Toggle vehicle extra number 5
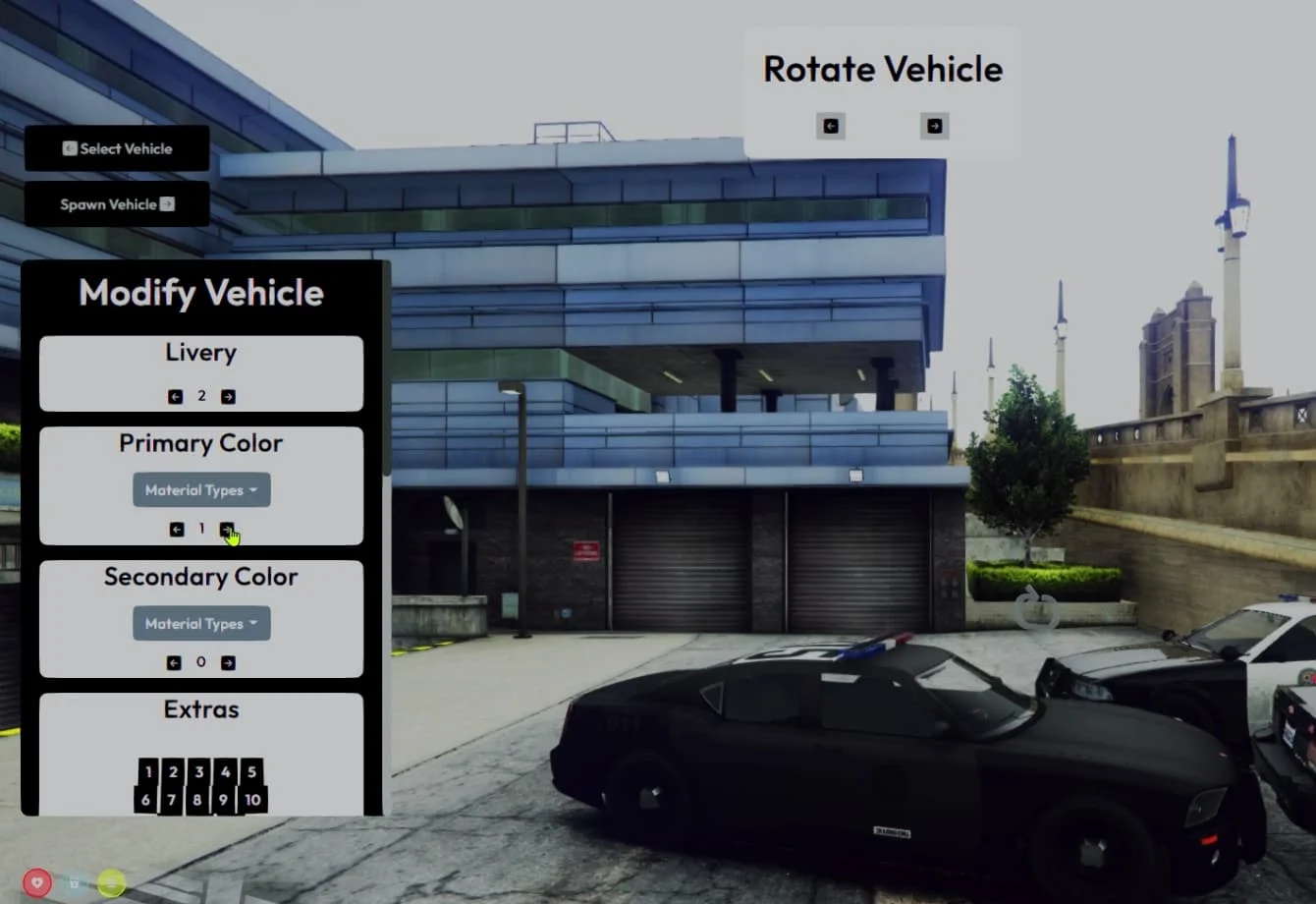The height and width of the screenshot is (904, 1316). [x=251, y=772]
